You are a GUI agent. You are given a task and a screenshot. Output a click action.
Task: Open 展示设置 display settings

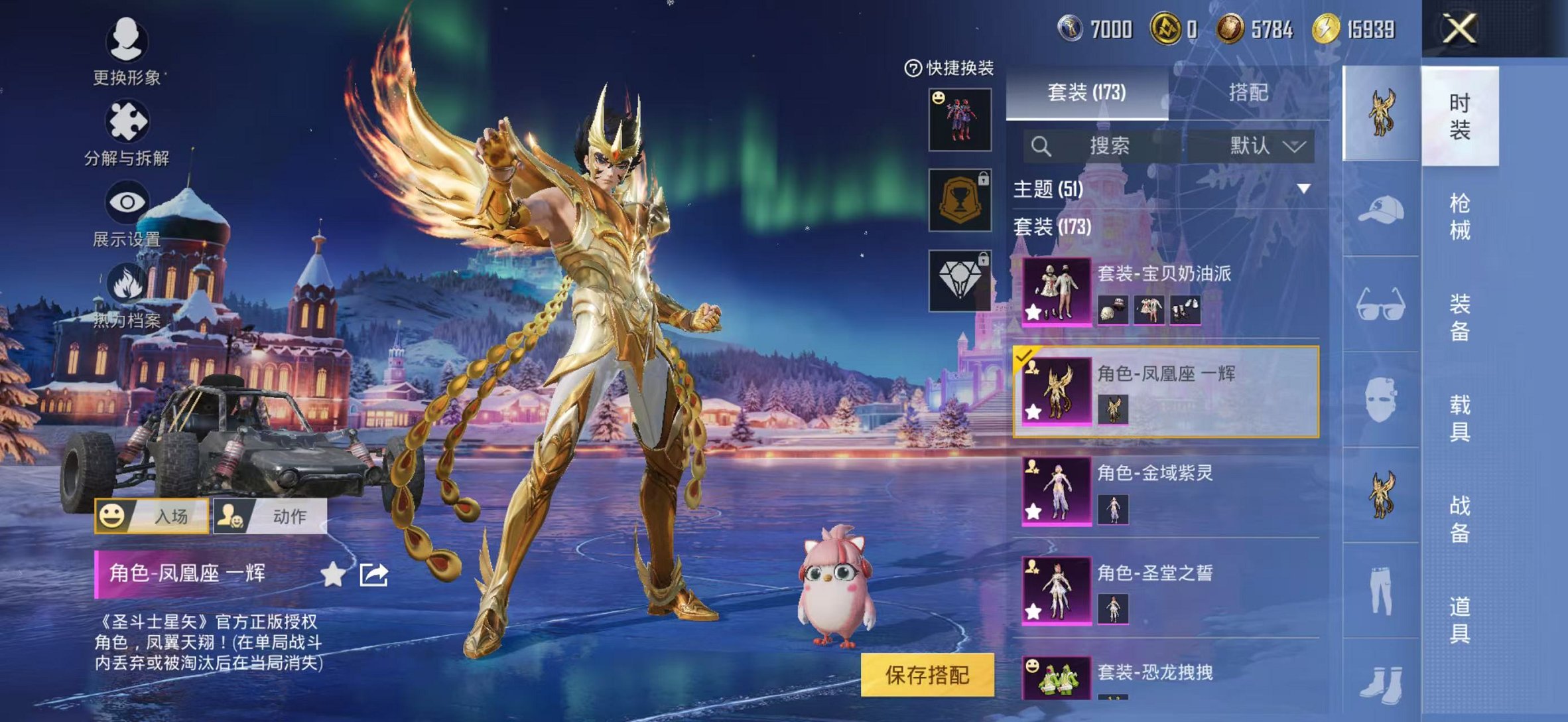[127, 202]
